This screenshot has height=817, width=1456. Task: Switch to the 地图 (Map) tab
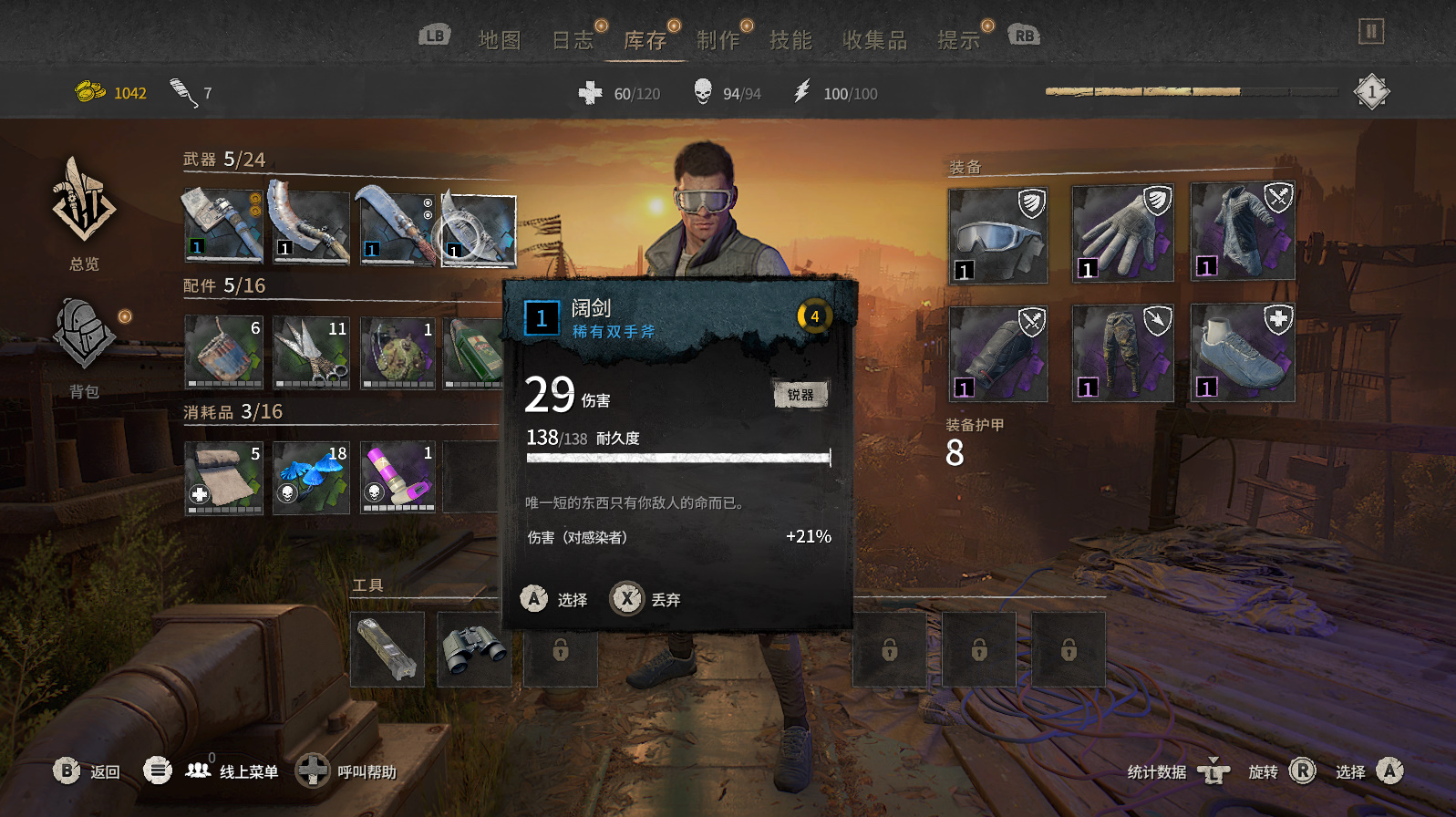[x=500, y=40]
